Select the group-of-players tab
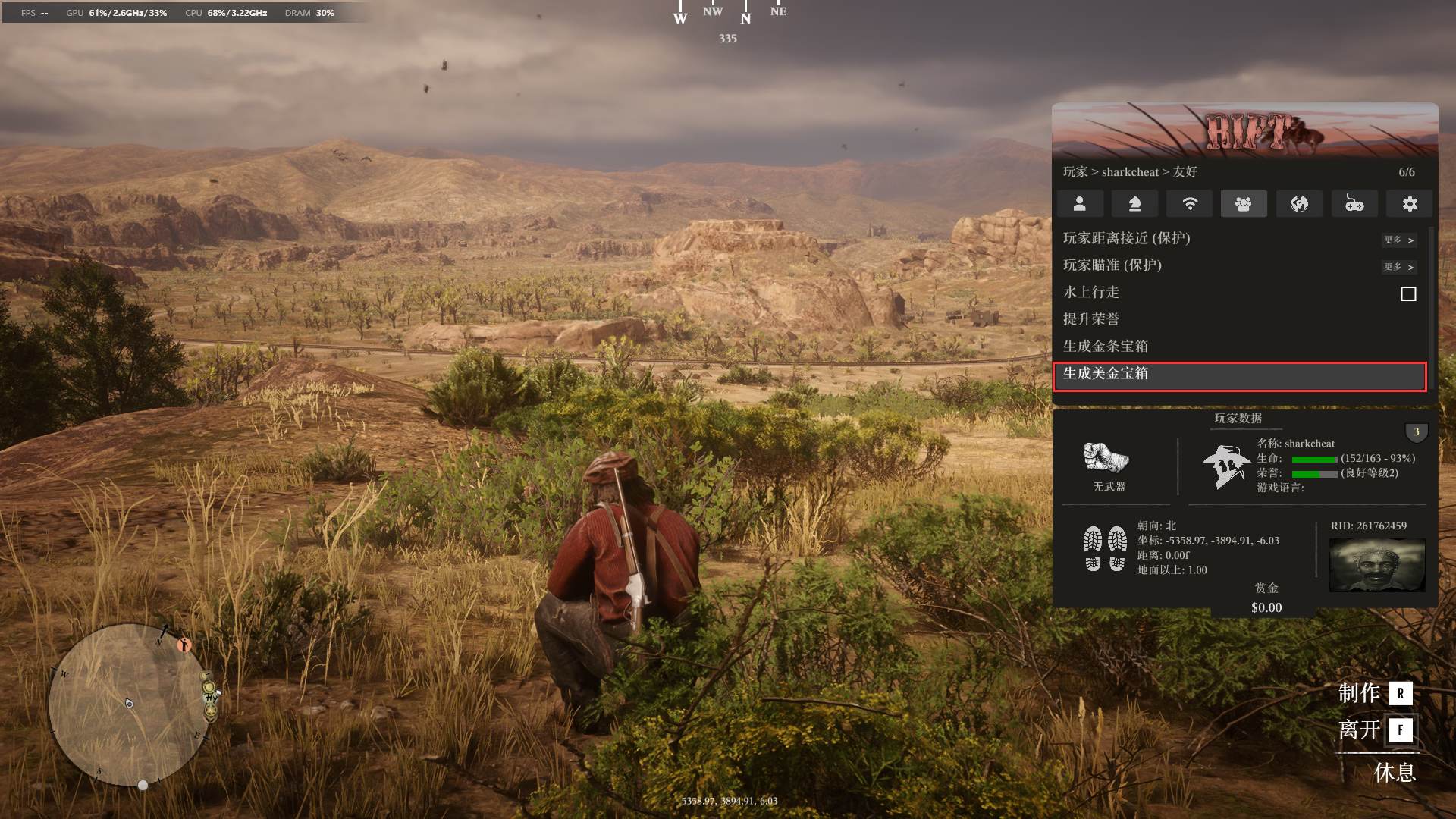Image resolution: width=1456 pixels, height=819 pixels. pos(1244,204)
